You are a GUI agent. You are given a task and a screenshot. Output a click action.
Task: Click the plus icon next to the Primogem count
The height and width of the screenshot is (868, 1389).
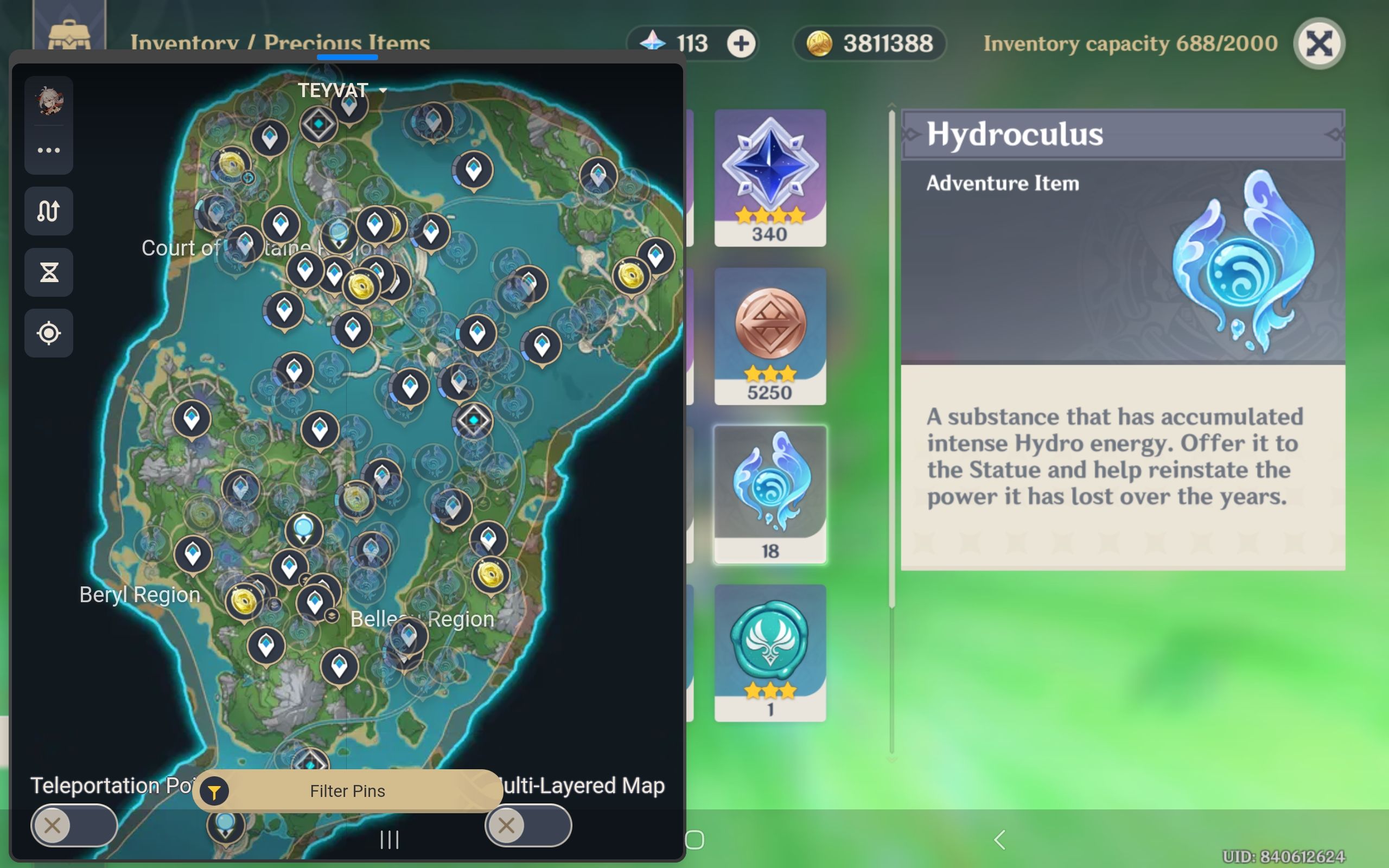(x=741, y=43)
